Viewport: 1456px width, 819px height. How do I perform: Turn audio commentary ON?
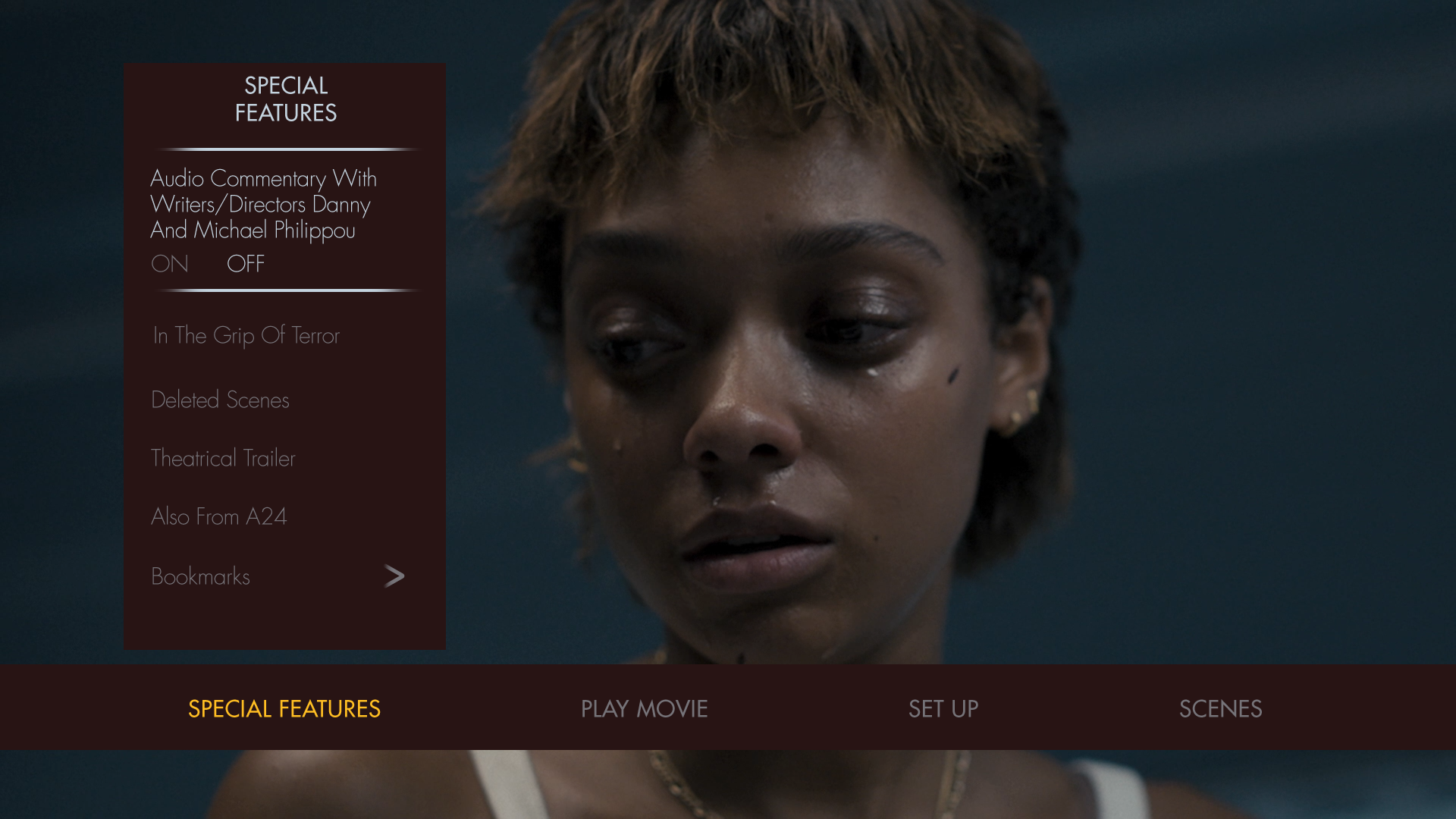click(169, 264)
